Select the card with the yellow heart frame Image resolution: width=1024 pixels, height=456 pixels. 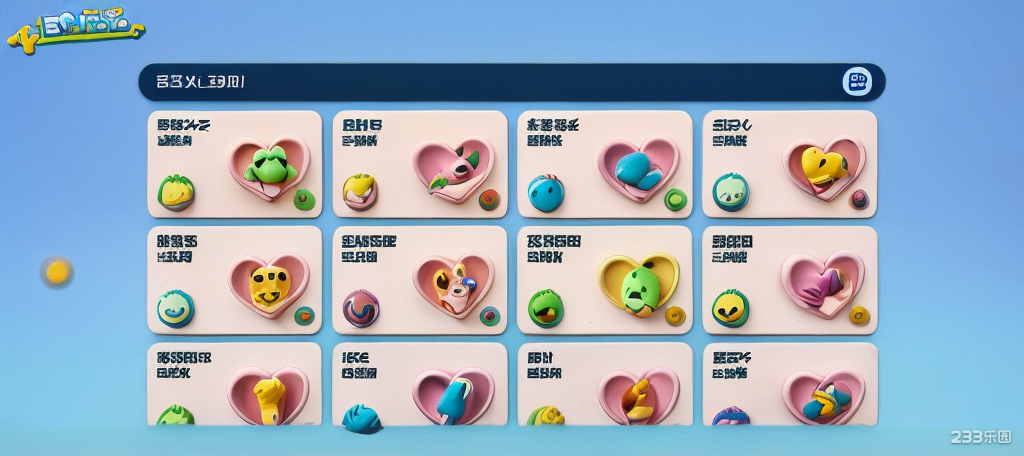(605, 280)
